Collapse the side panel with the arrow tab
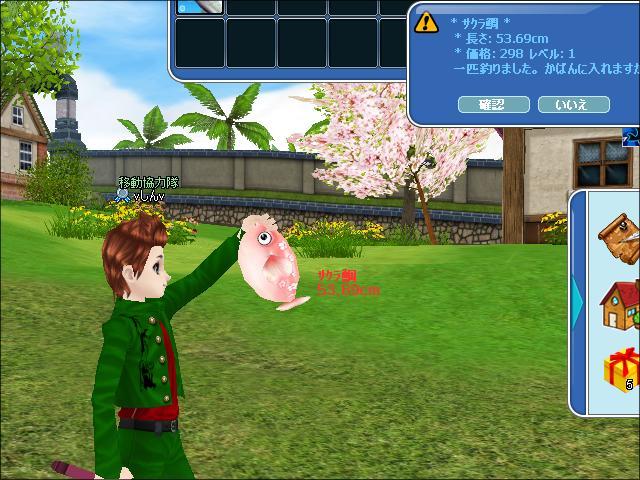This screenshot has height=480, width=640. pos(577,298)
